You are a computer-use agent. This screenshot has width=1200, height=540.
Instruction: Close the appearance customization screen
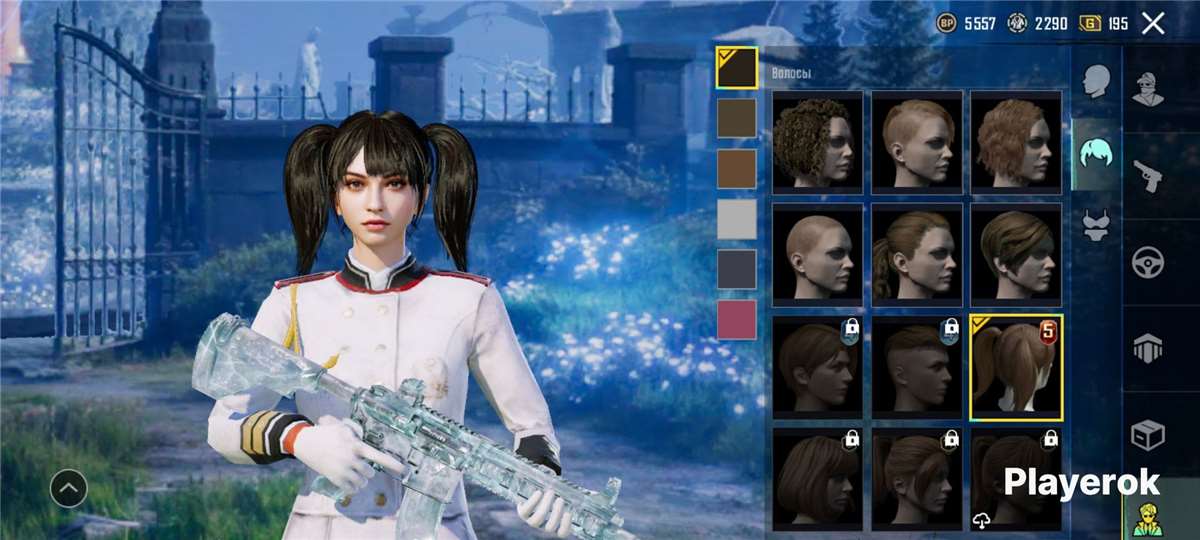pos(1153,24)
